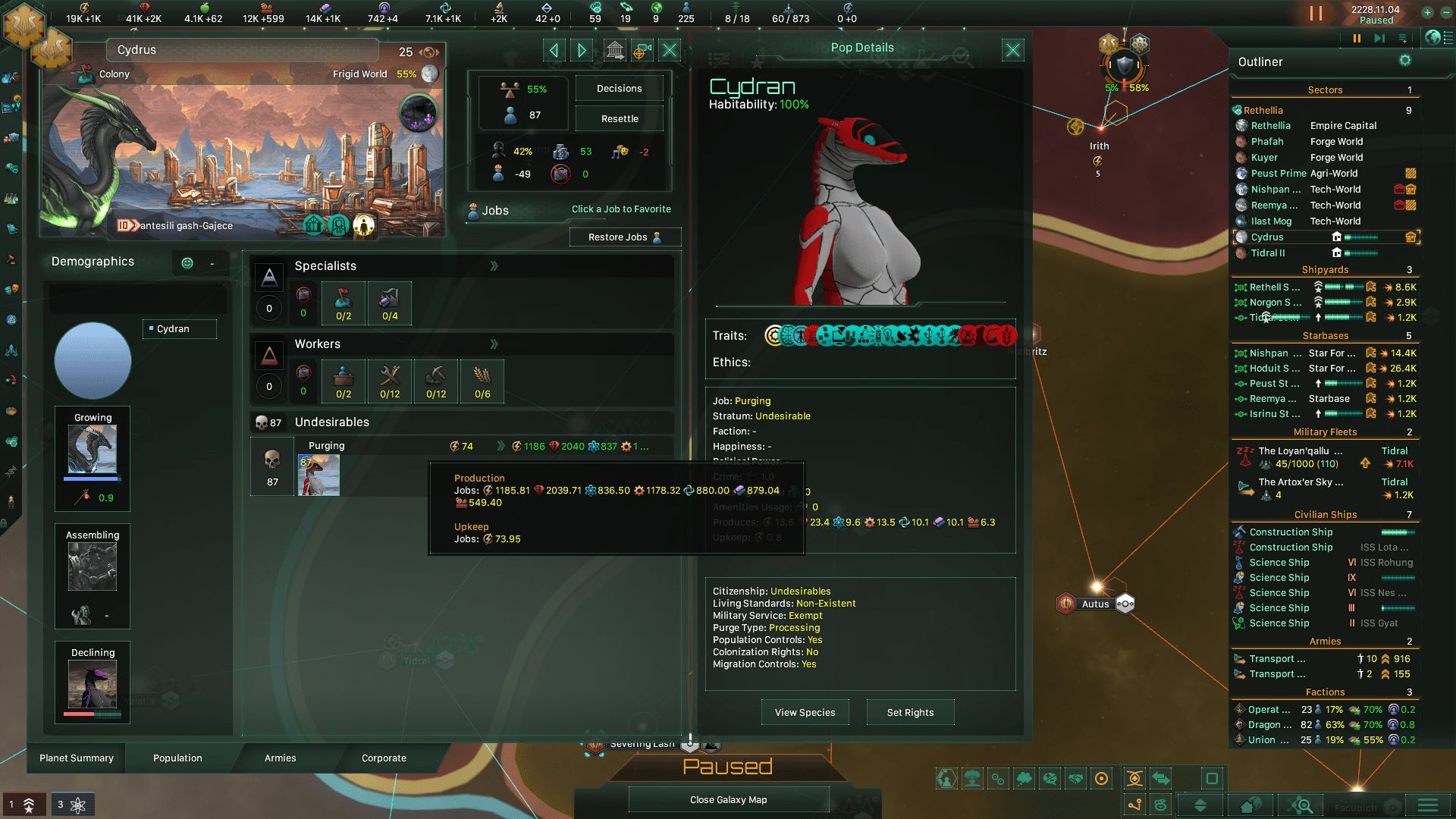
Task: Click the Researcher job slot icon
Action: tap(389, 303)
